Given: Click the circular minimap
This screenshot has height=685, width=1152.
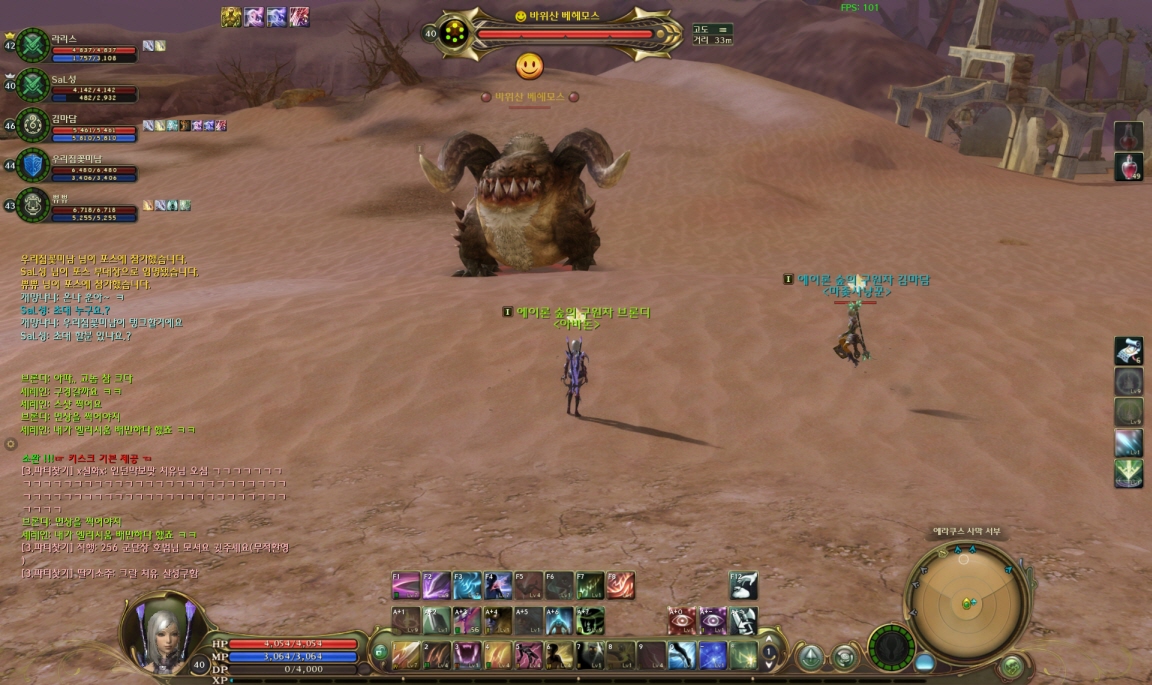Looking at the screenshot, I should (967, 602).
